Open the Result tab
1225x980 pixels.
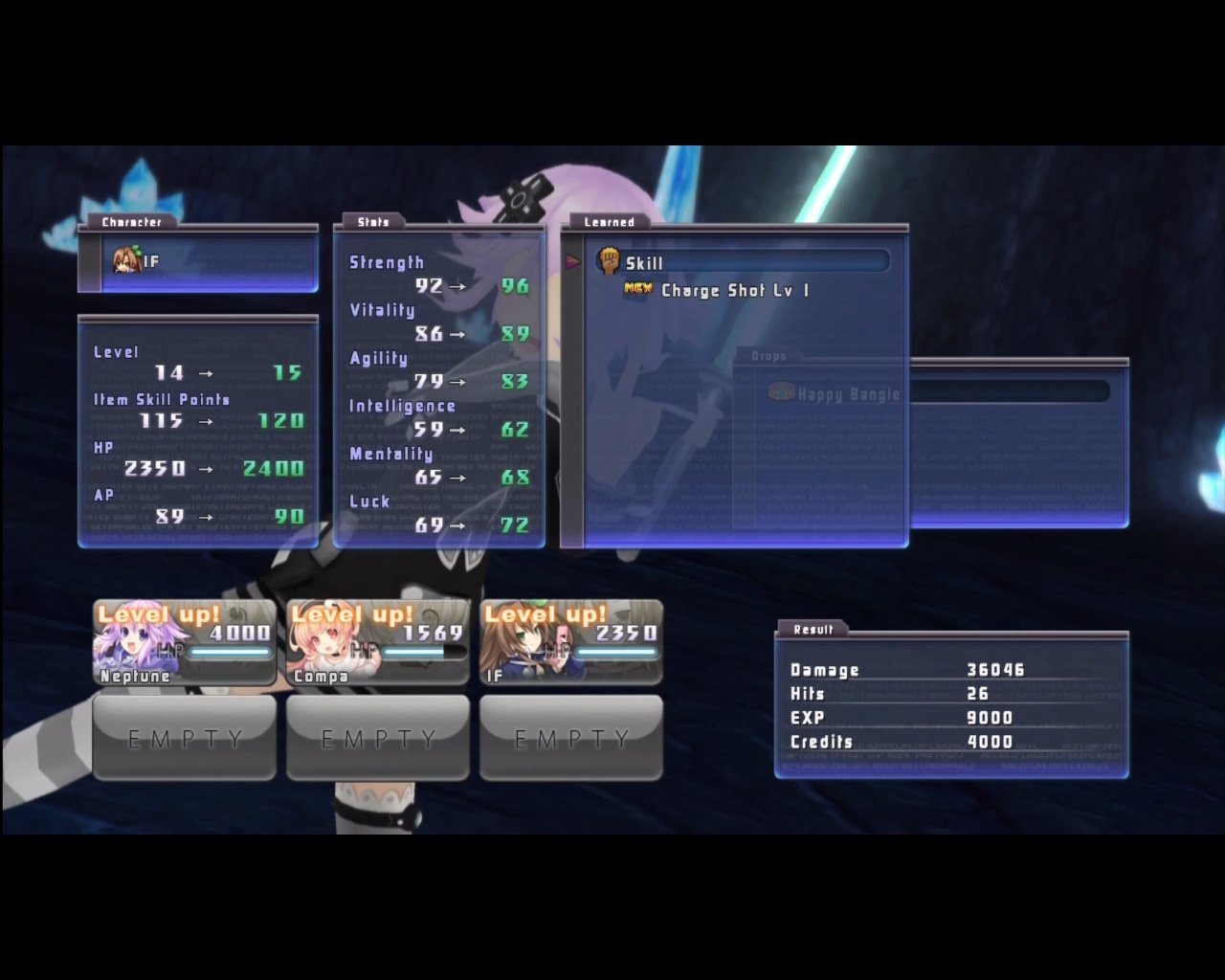813,630
